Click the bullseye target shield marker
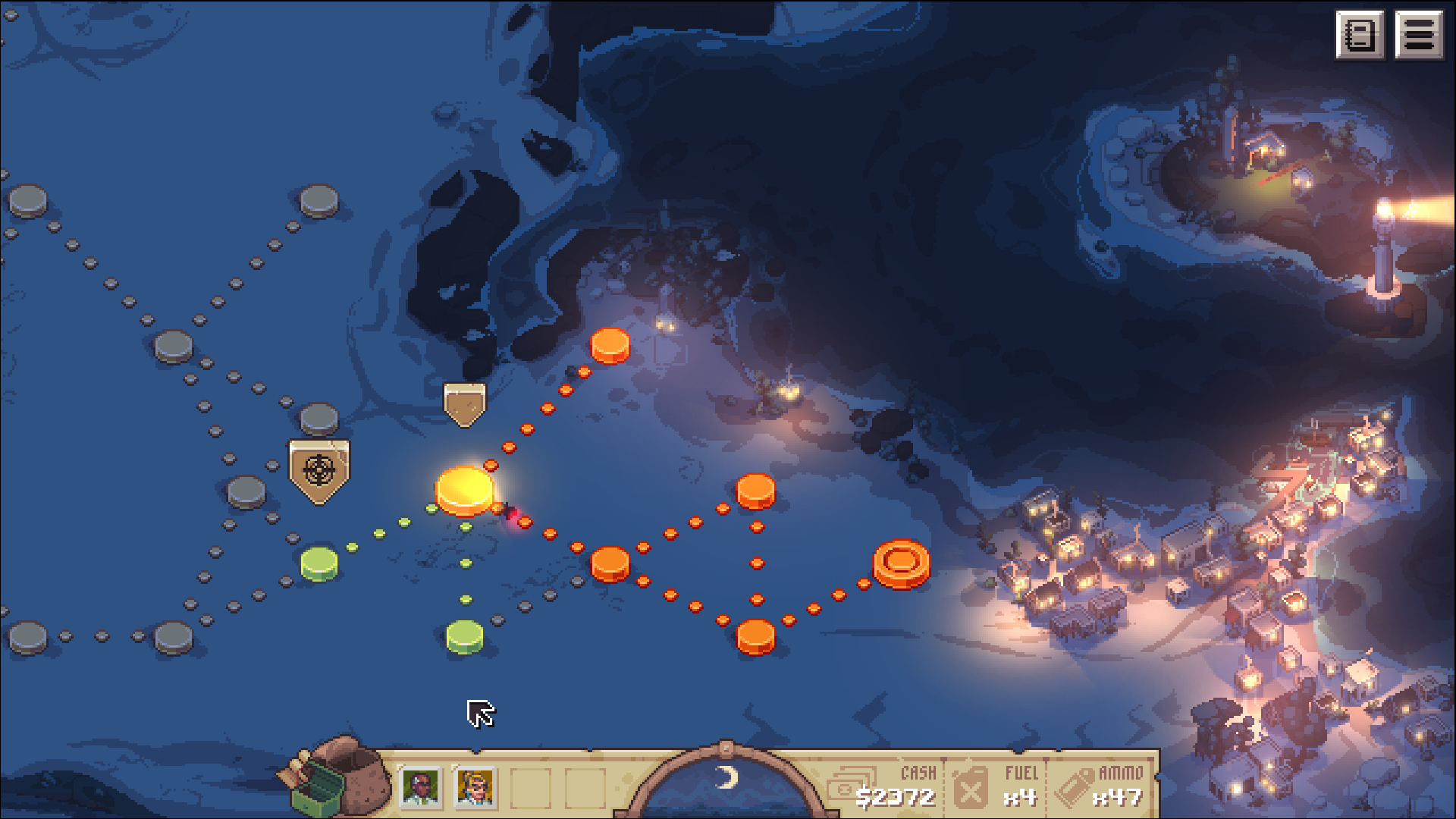This screenshot has height=819, width=1456. coord(319,471)
